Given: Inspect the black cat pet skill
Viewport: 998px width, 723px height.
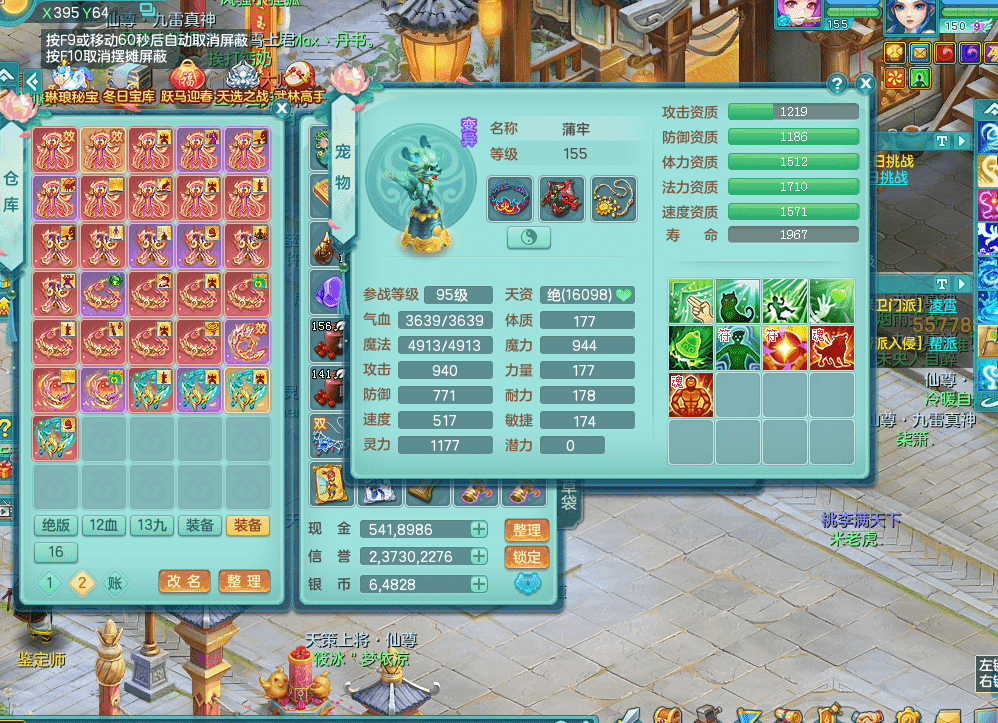Looking at the screenshot, I should 738,302.
